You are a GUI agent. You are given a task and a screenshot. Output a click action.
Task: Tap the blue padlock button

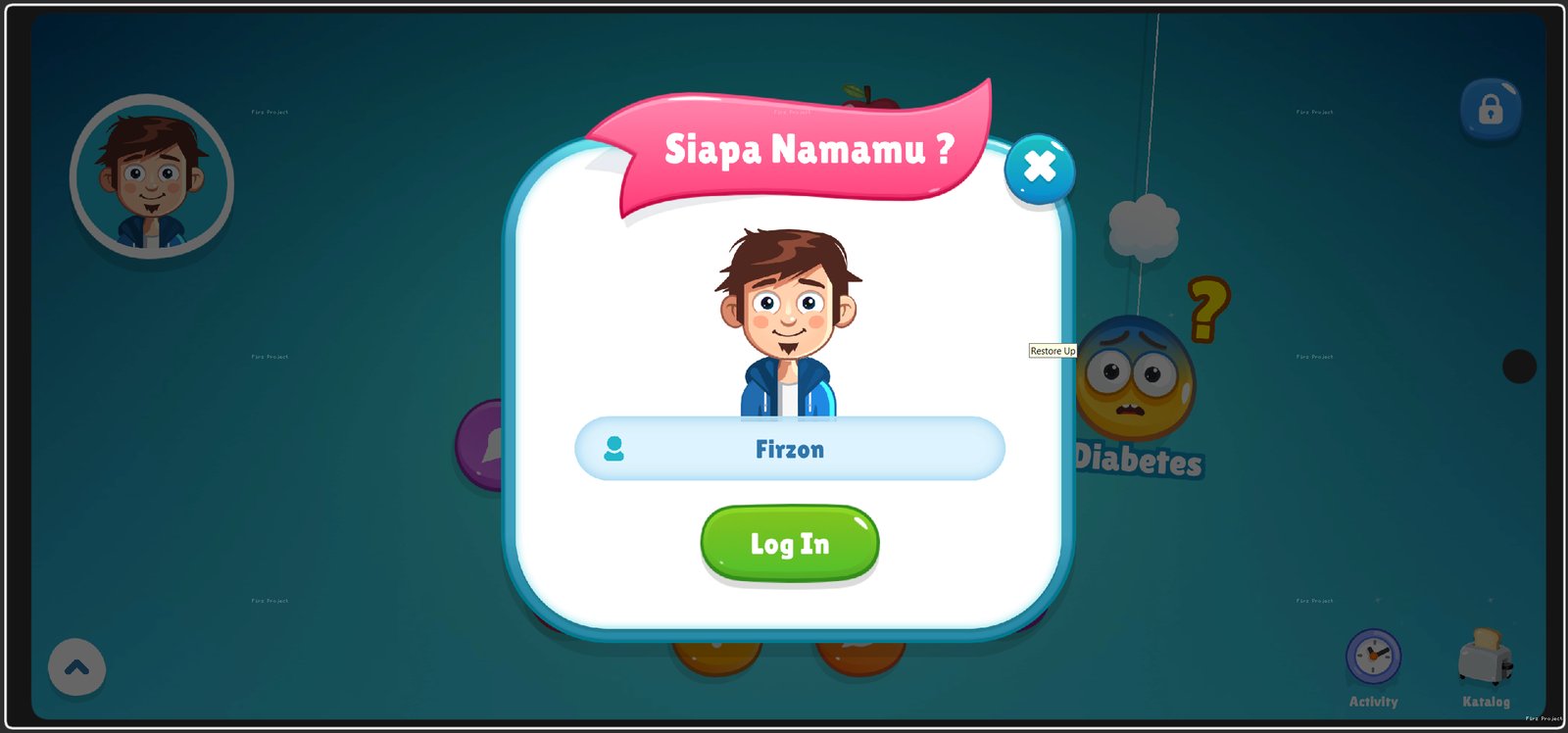point(1490,109)
